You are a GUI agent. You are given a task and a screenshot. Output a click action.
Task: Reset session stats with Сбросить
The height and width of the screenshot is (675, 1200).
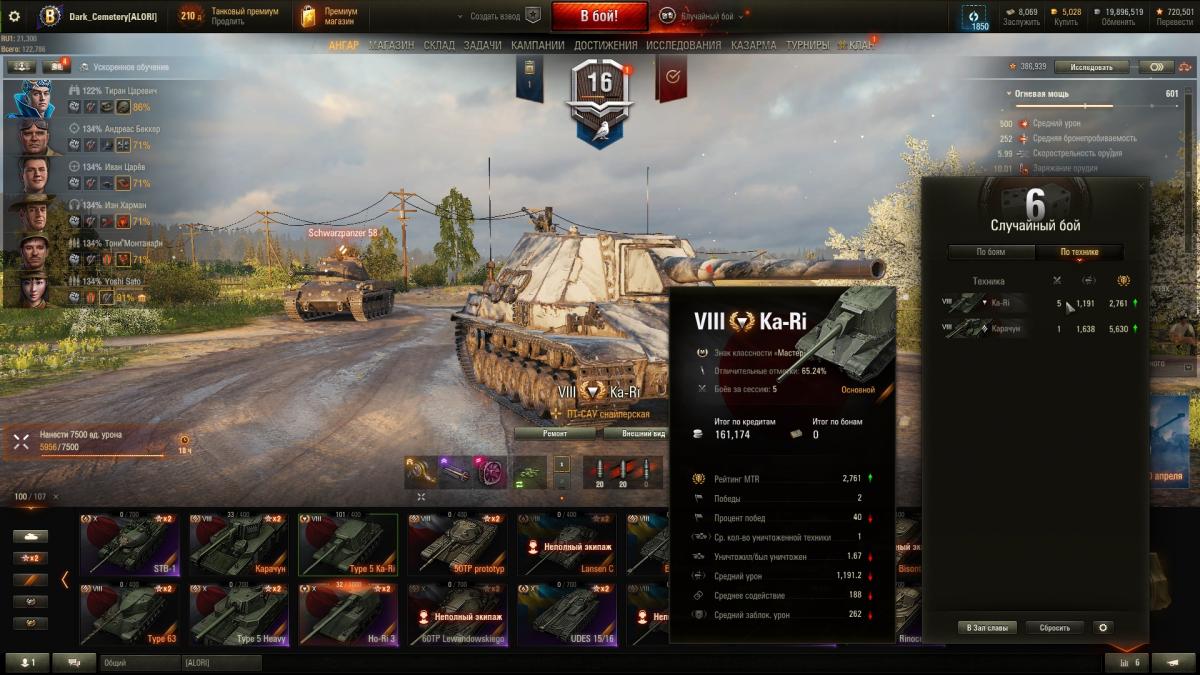click(x=1054, y=628)
